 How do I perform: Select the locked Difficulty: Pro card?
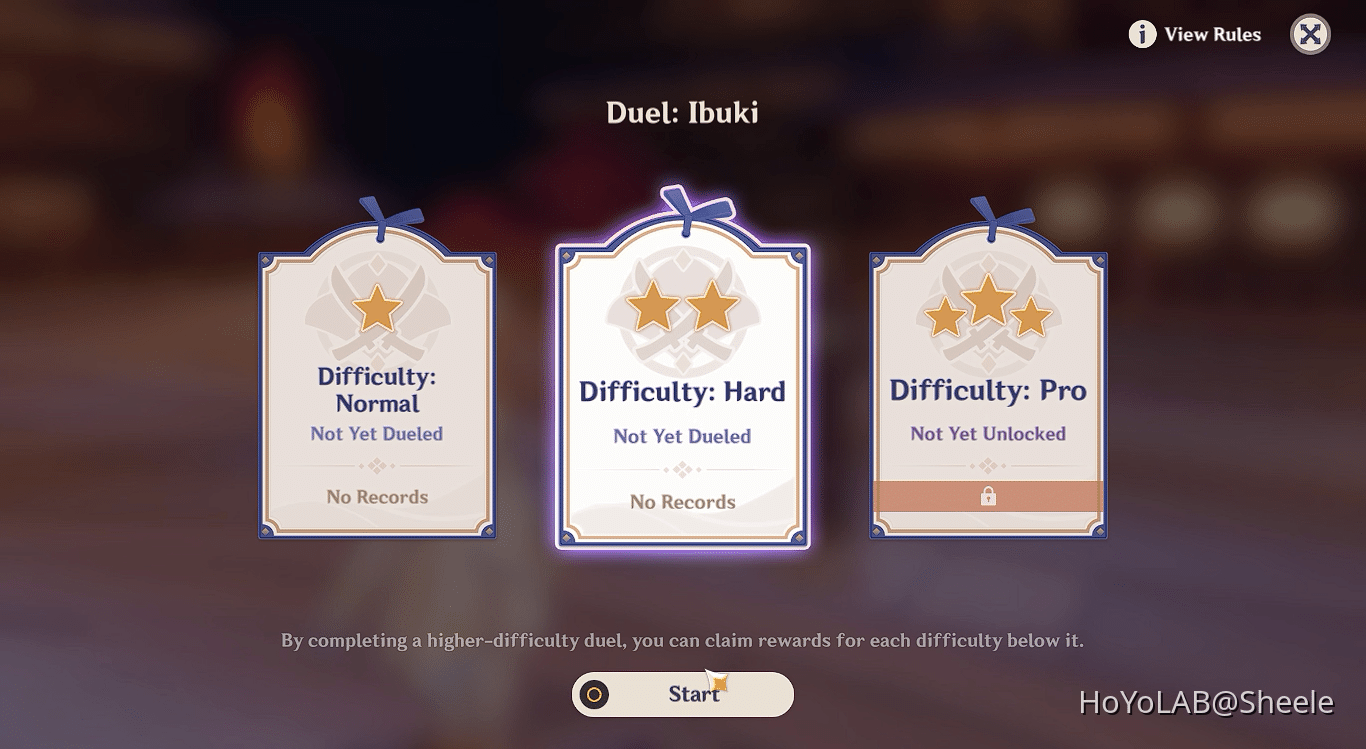coord(988,390)
